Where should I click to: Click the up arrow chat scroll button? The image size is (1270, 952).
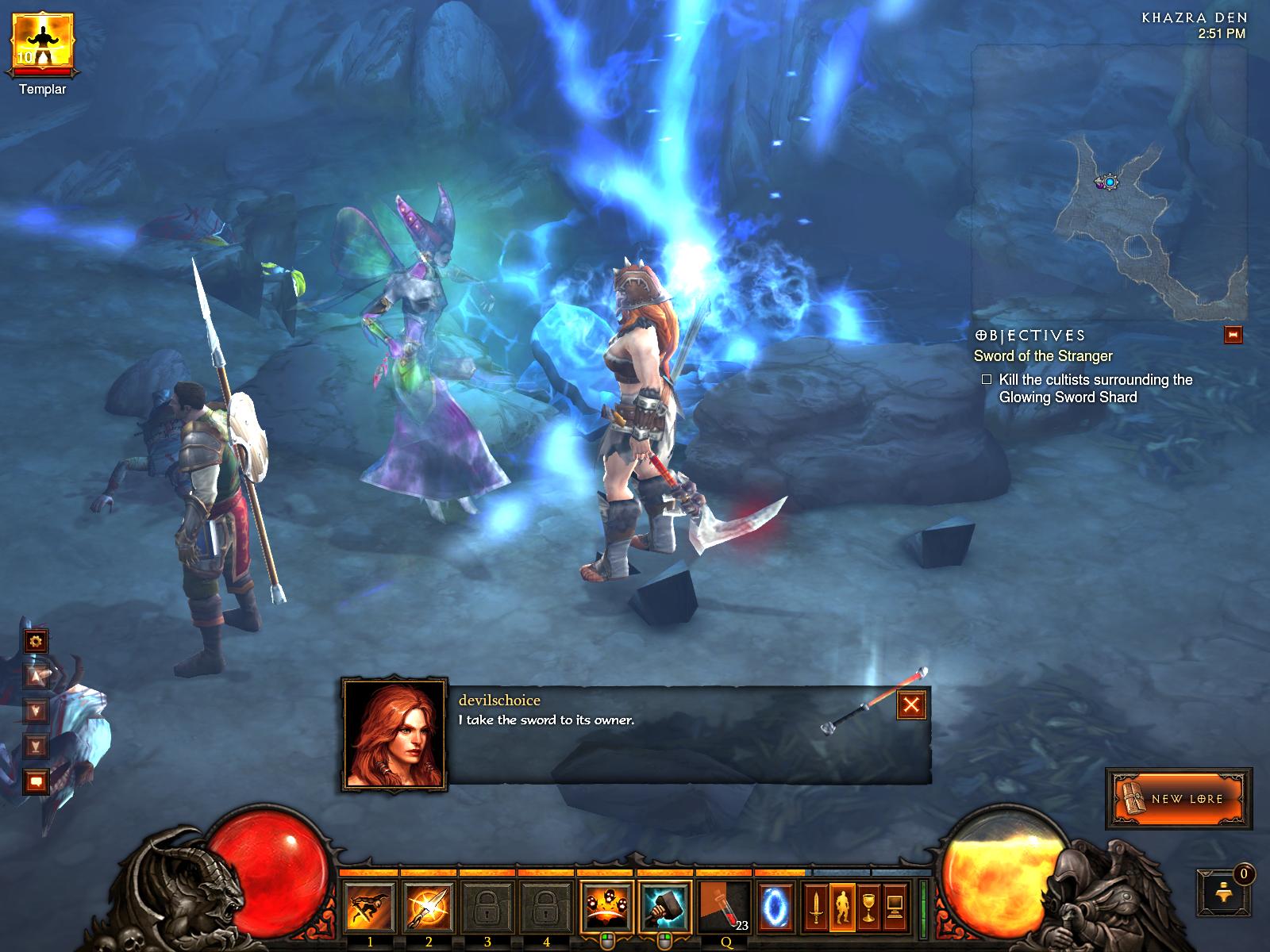pyautogui.click(x=36, y=676)
